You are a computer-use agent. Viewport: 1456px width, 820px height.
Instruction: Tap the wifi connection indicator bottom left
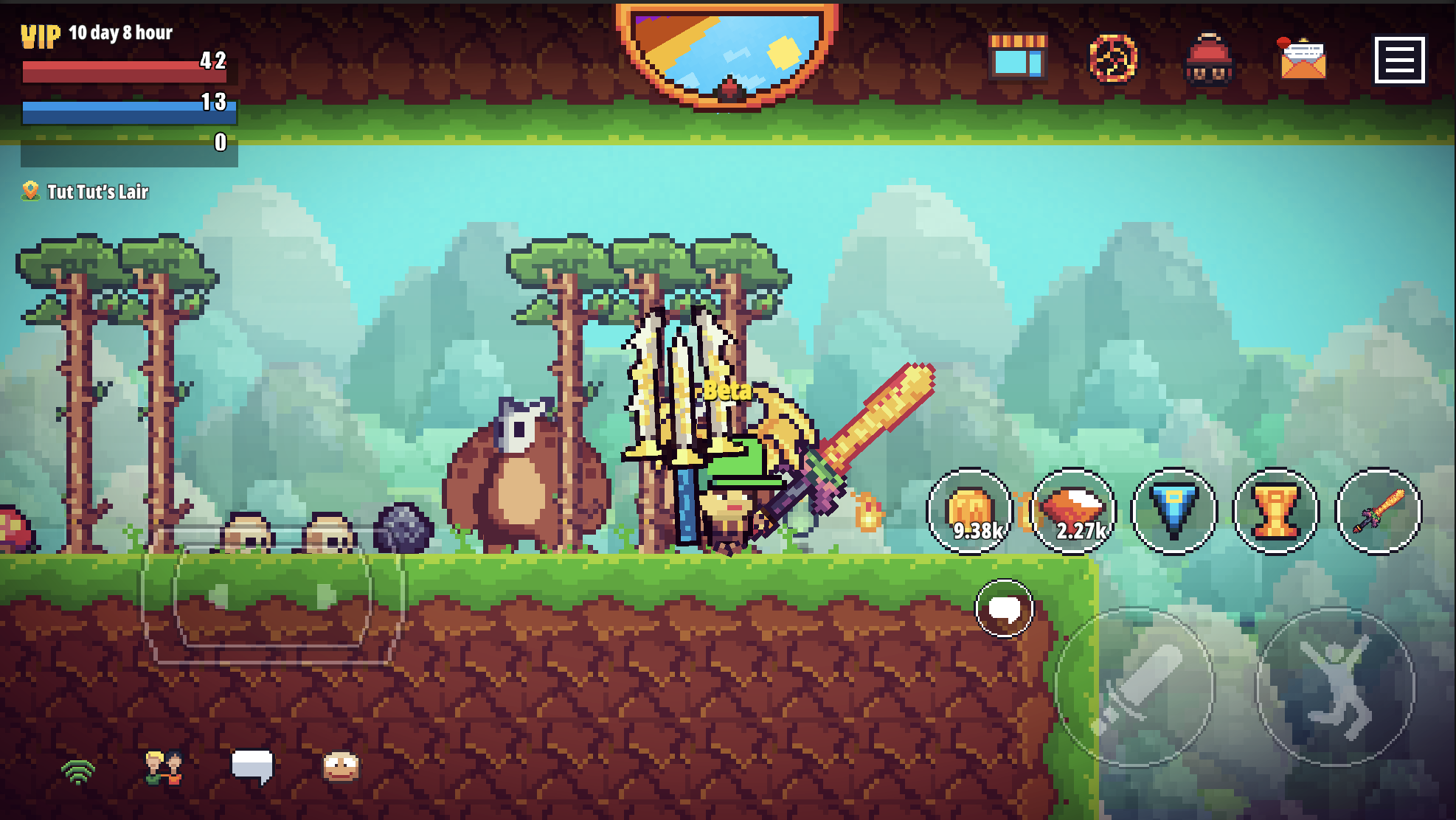[76, 769]
